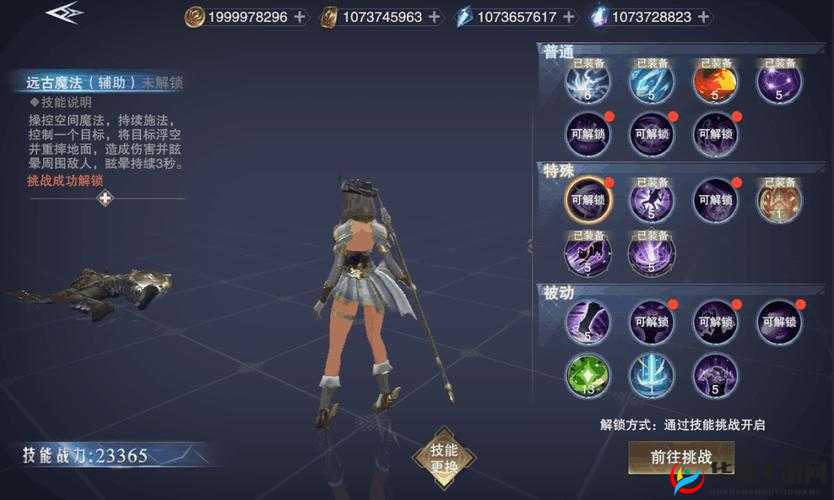Select the golden equipped special skill
Viewport: 834px width, 500px height.
pyautogui.click(x=778, y=199)
